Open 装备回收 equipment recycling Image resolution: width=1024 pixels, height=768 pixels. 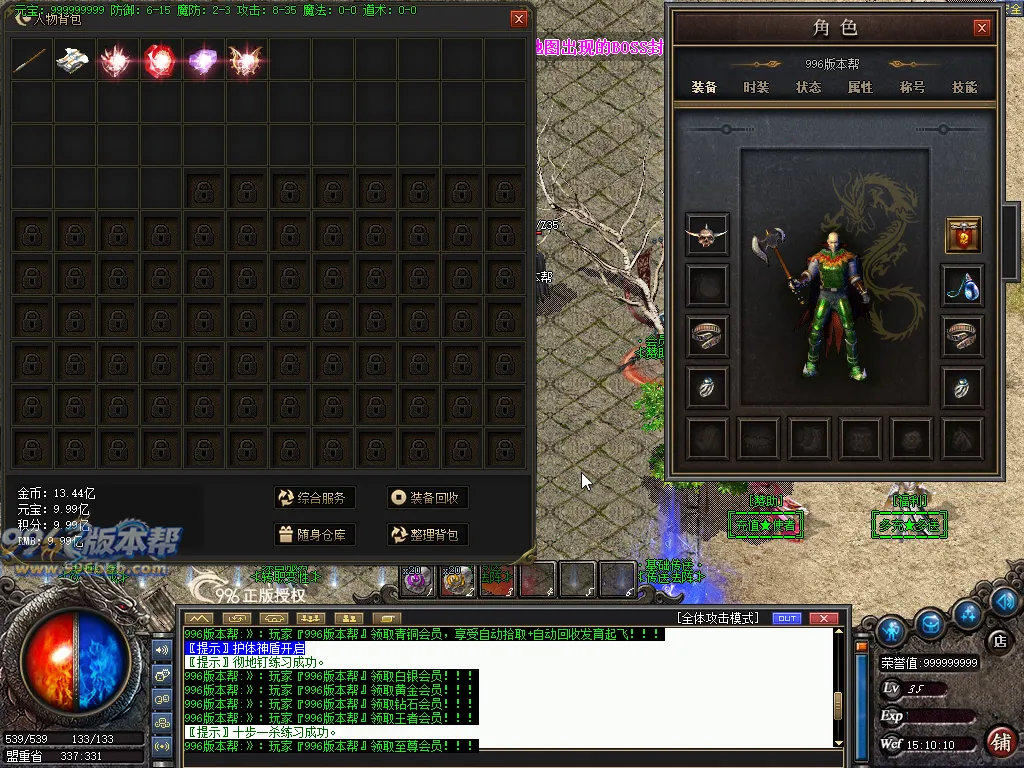coord(428,498)
